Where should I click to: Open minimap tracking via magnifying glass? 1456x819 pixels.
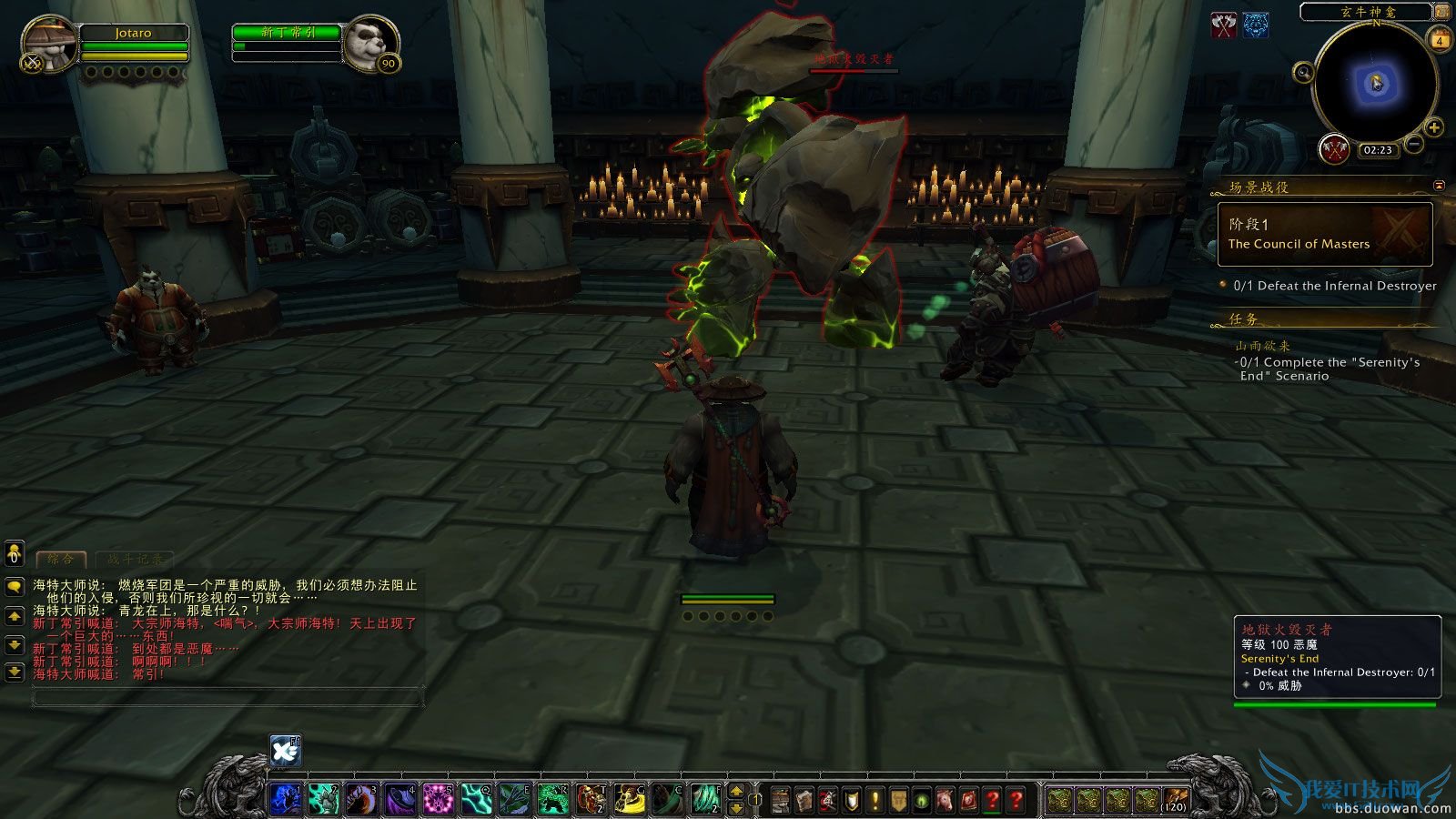point(1304,73)
